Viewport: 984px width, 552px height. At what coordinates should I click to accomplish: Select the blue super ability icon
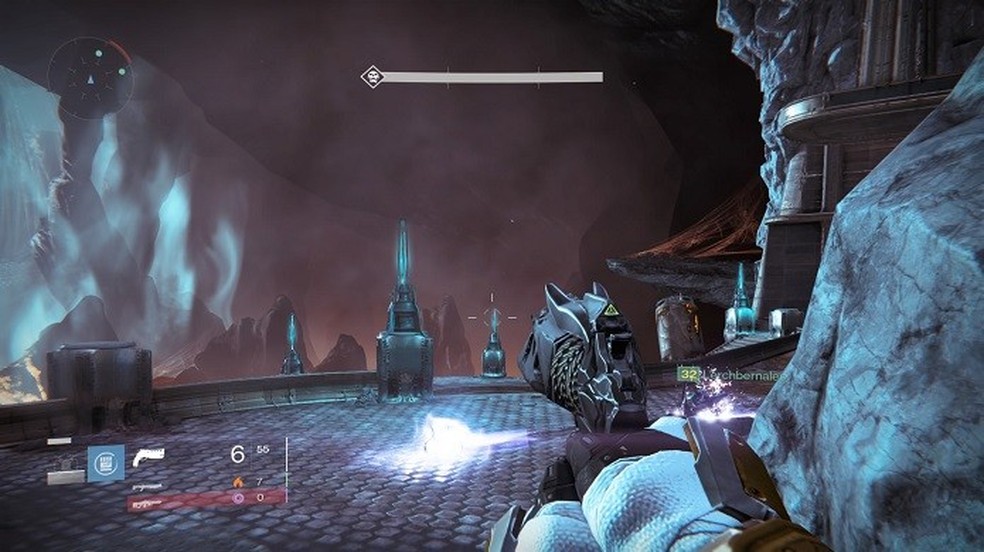click(105, 464)
